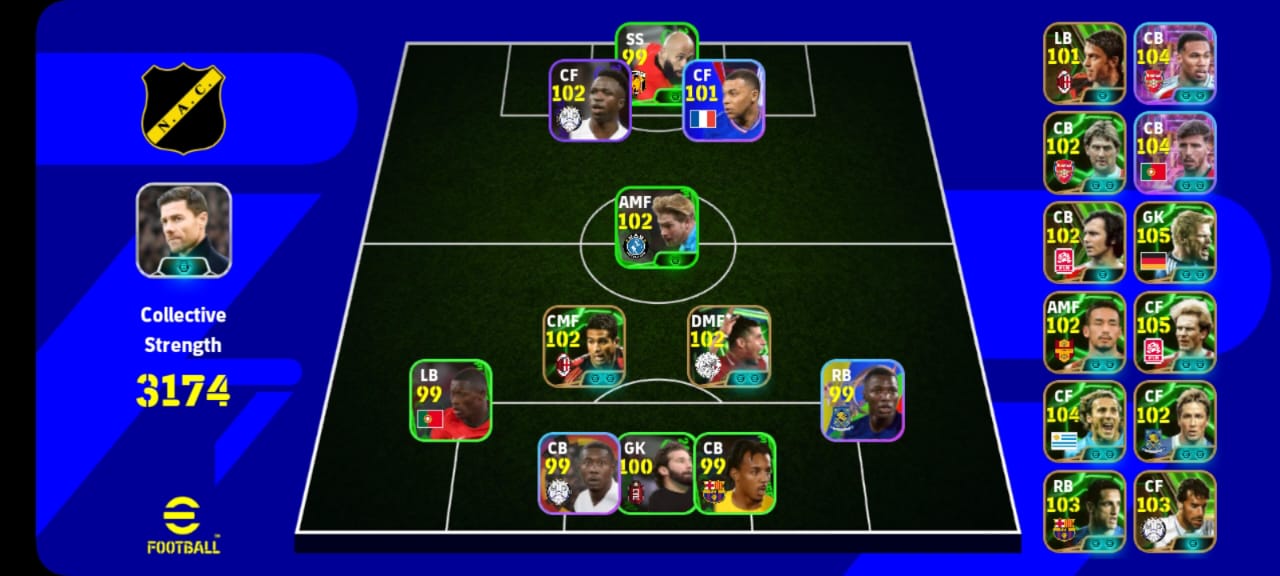Pick the CMF 102 midfielder card
1280x576 pixels.
[x=584, y=346]
